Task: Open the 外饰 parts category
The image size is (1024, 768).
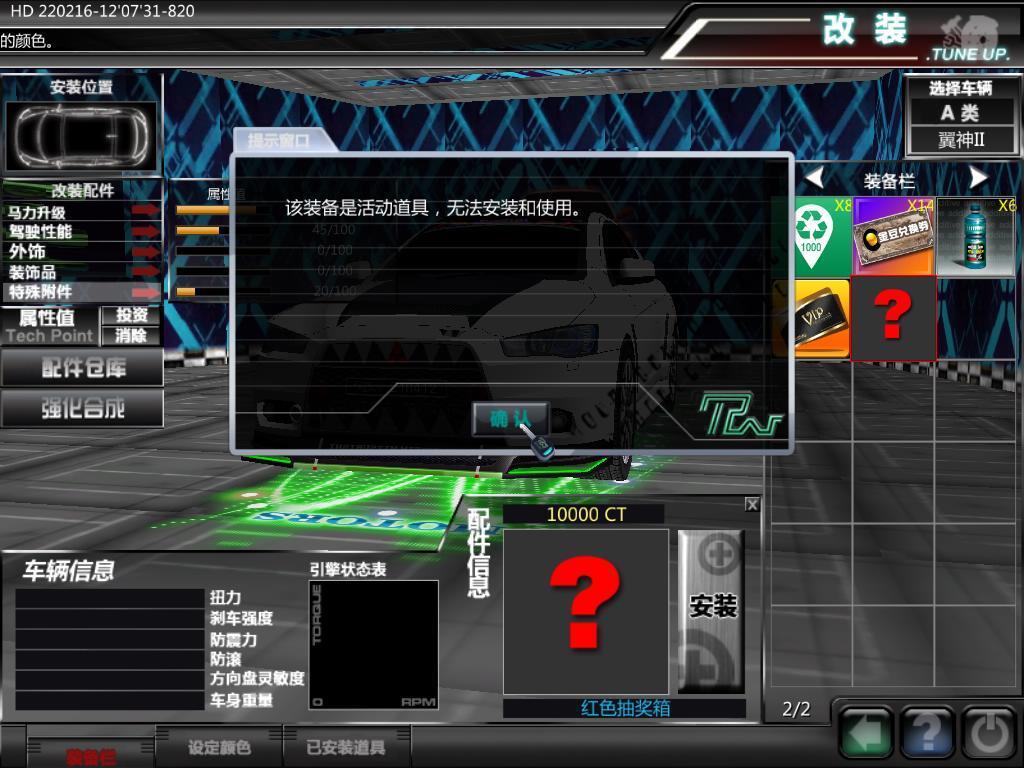Action: click(82, 252)
